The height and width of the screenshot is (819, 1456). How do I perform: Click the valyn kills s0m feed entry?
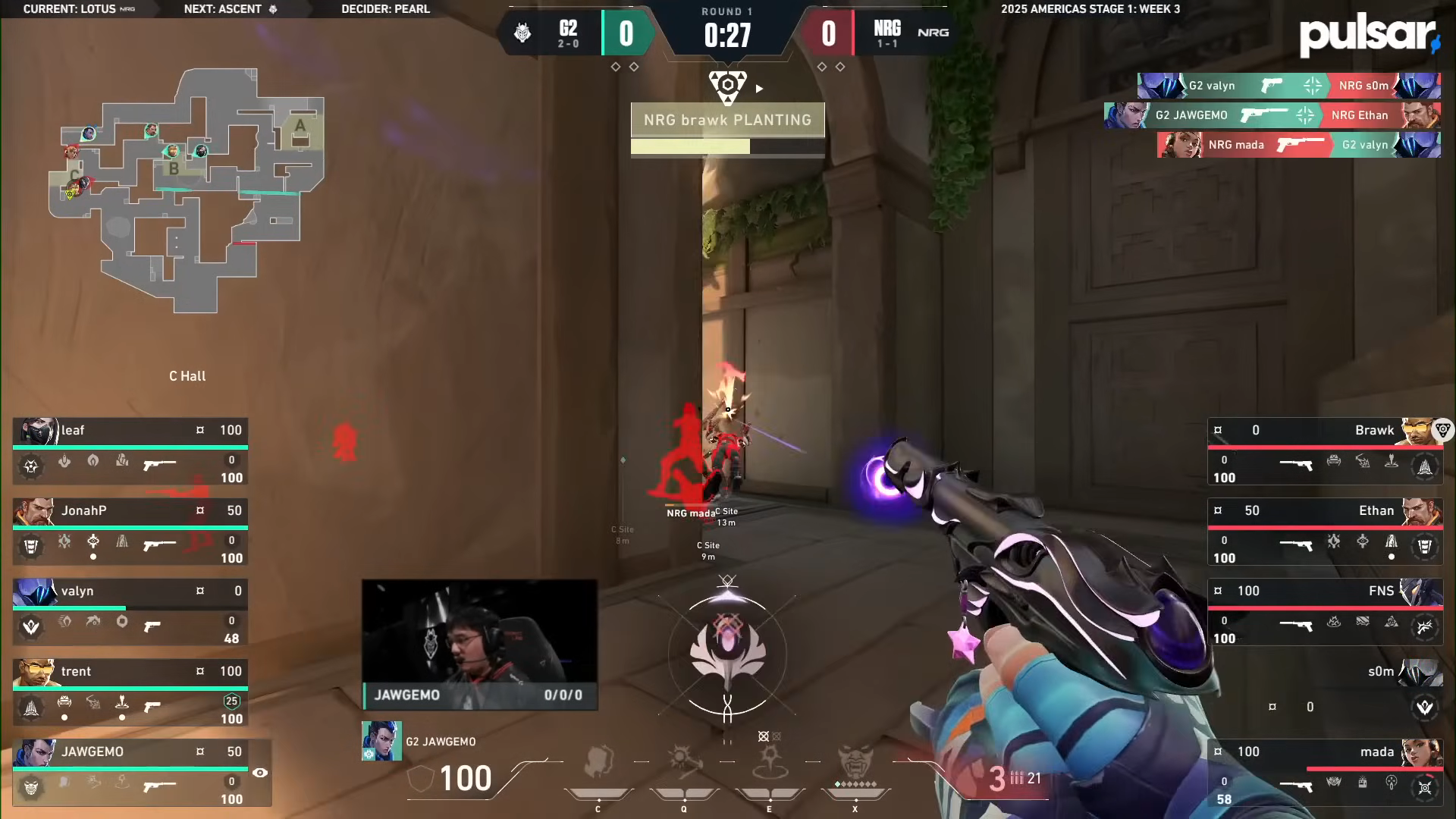1288,86
